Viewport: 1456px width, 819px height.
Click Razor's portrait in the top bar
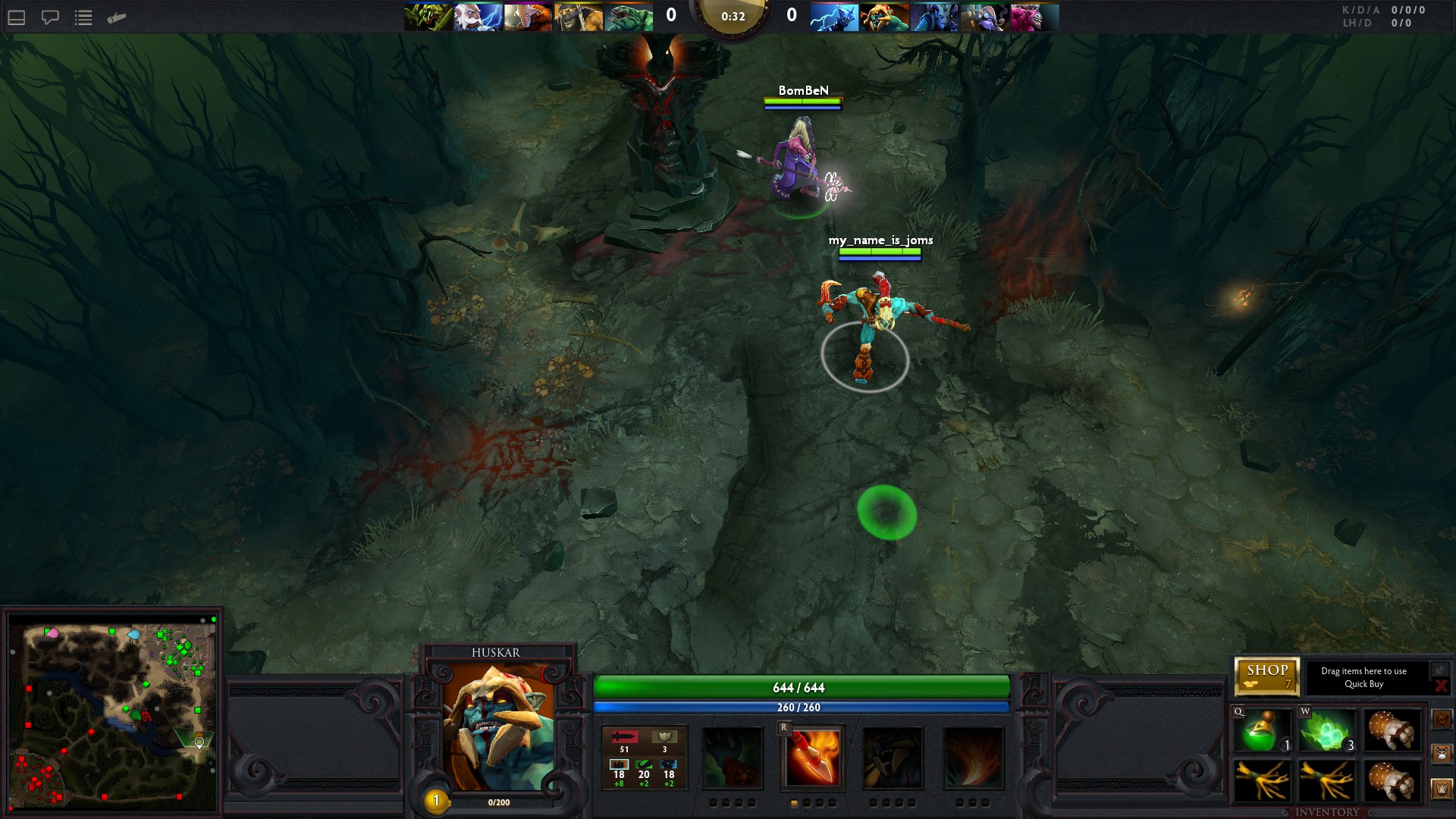(834, 17)
